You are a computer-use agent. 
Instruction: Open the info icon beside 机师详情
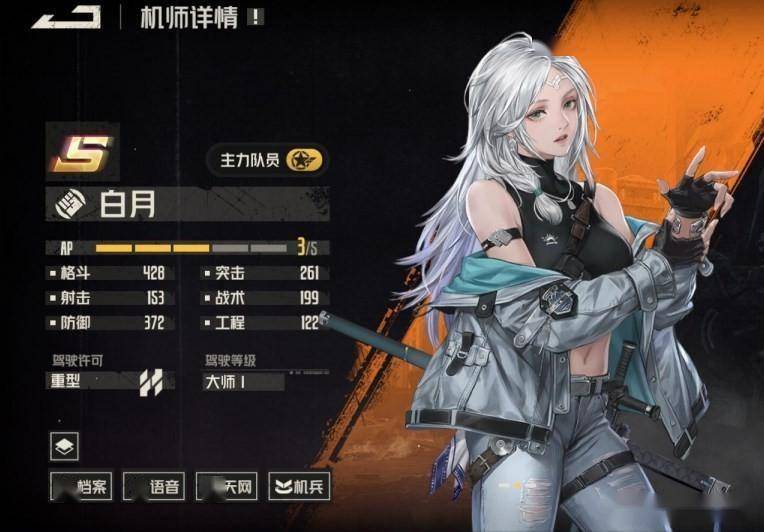point(256,17)
